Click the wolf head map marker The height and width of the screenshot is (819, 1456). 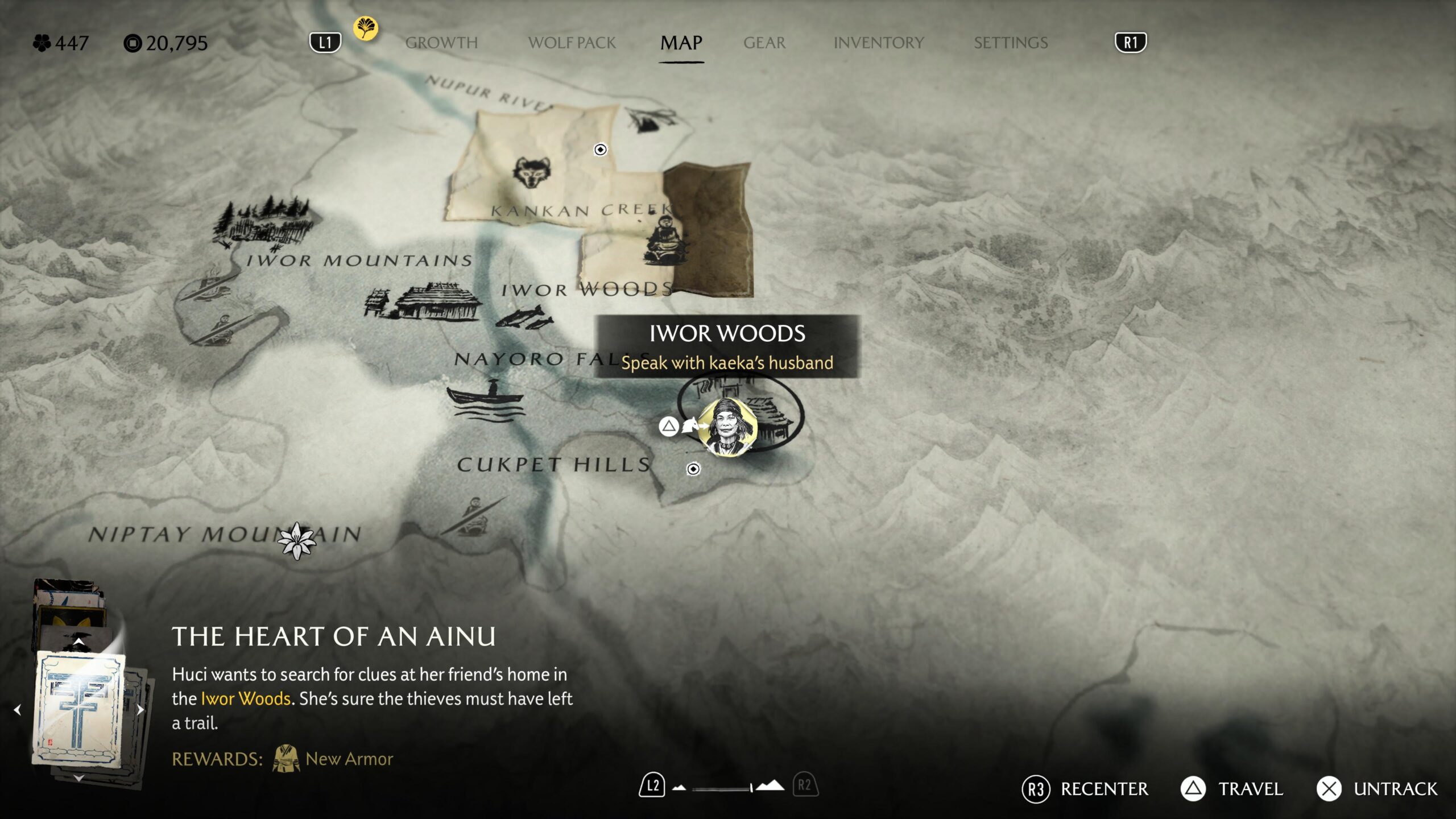click(x=532, y=172)
